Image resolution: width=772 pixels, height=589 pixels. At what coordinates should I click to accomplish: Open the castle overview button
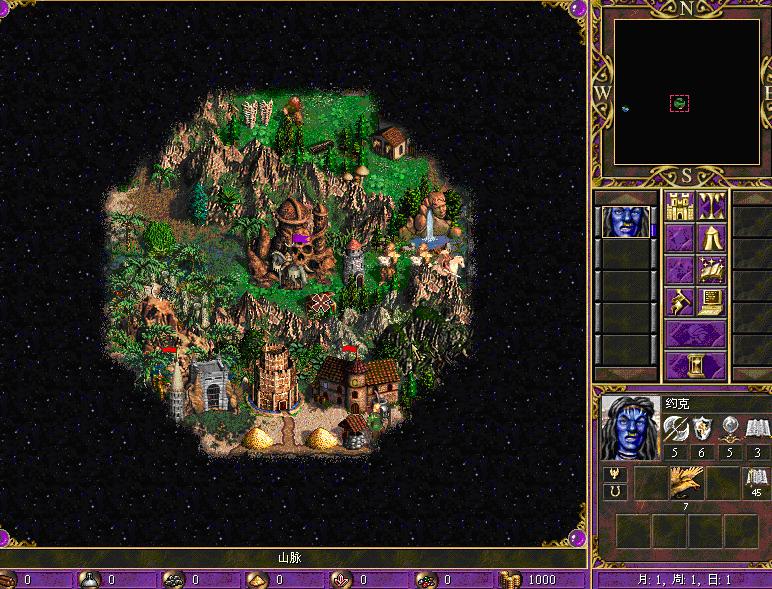[x=680, y=207]
